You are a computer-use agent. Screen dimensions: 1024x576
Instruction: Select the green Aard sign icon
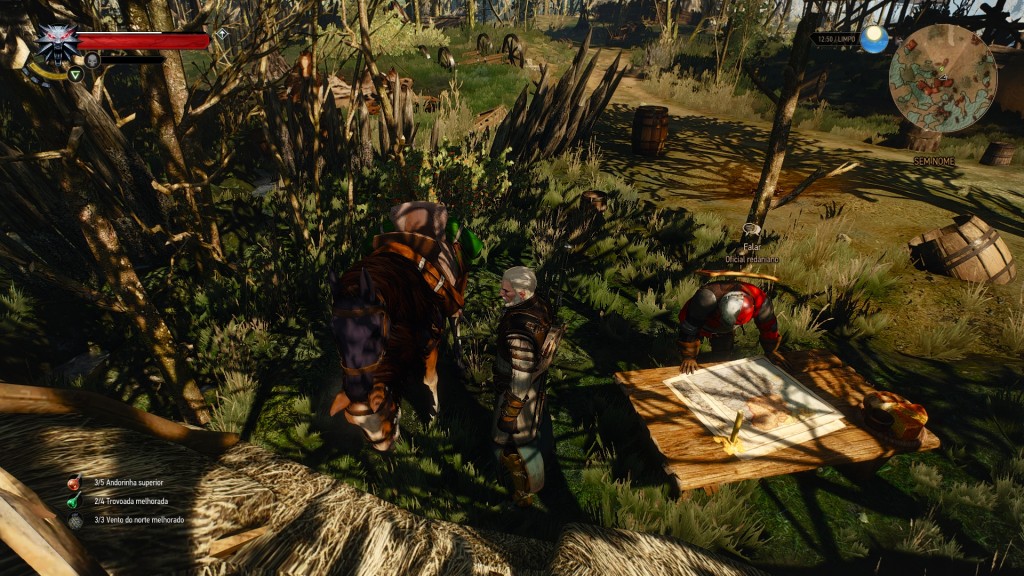coord(75,73)
